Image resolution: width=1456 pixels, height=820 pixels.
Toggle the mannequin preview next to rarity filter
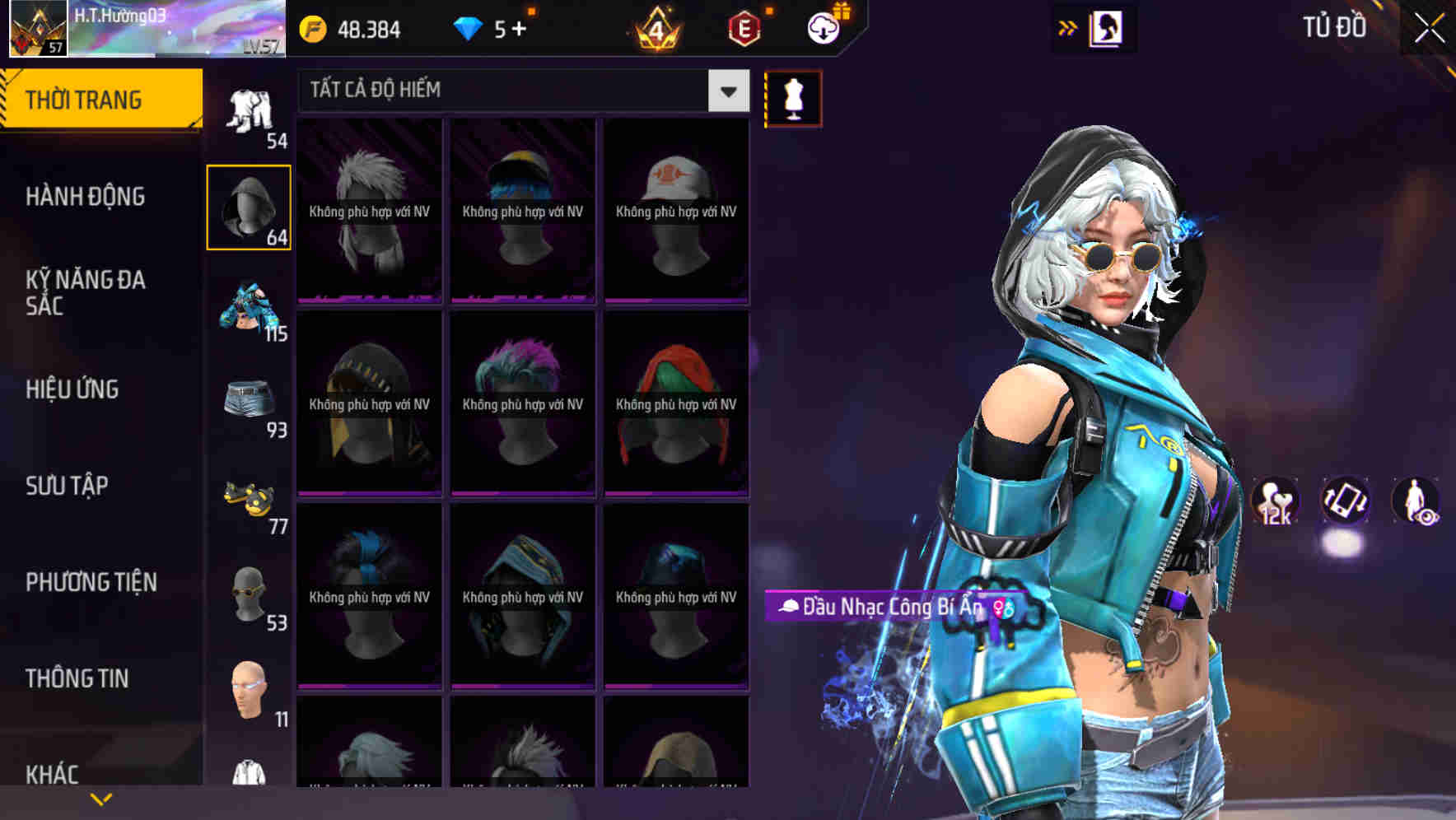point(792,97)
